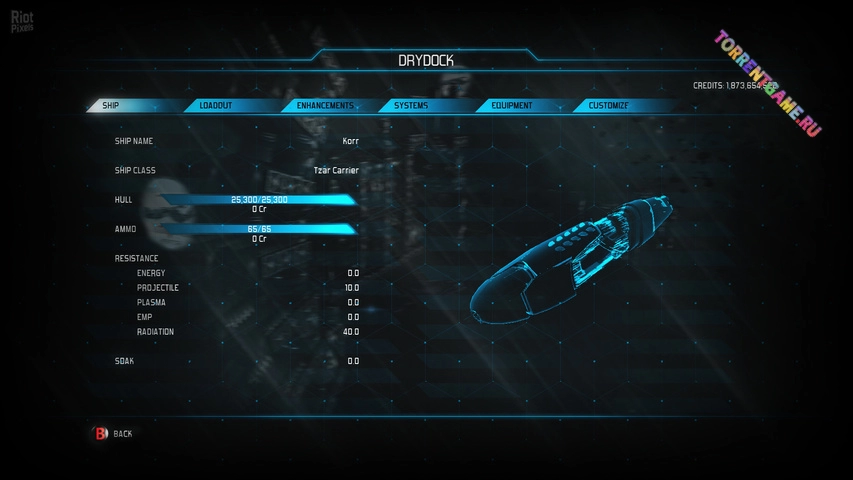
Task: Go to the Systems tab
Action: 411,105
